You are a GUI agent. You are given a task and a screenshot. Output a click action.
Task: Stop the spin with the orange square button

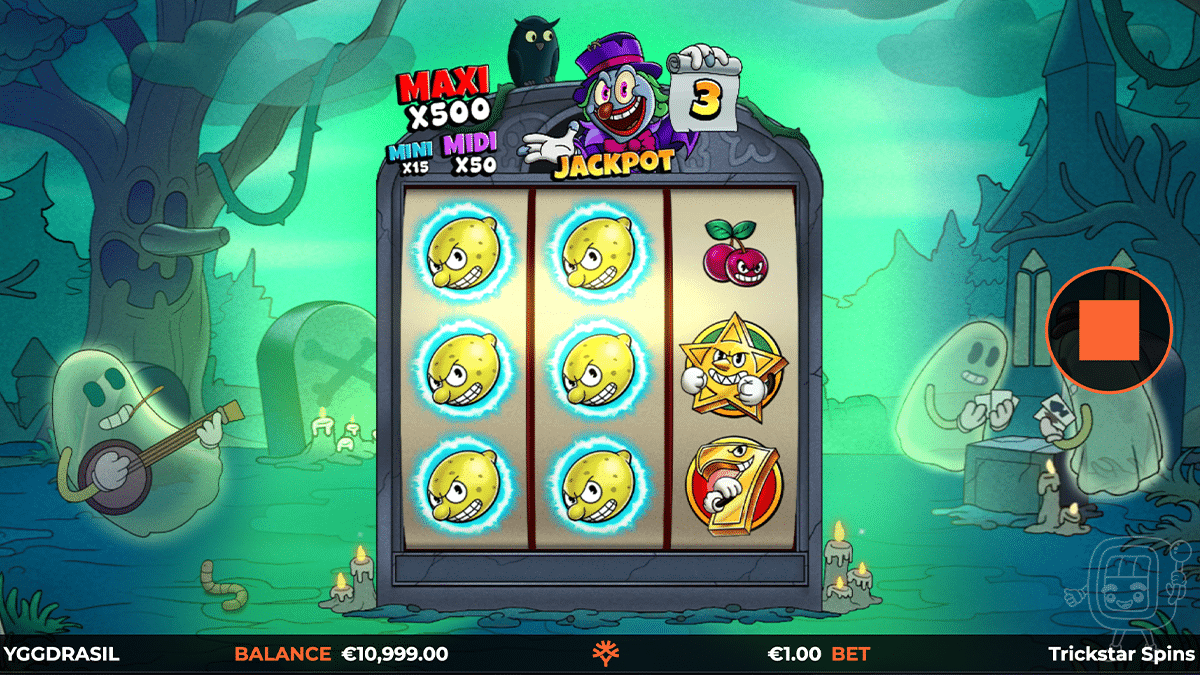point(1109,329)
